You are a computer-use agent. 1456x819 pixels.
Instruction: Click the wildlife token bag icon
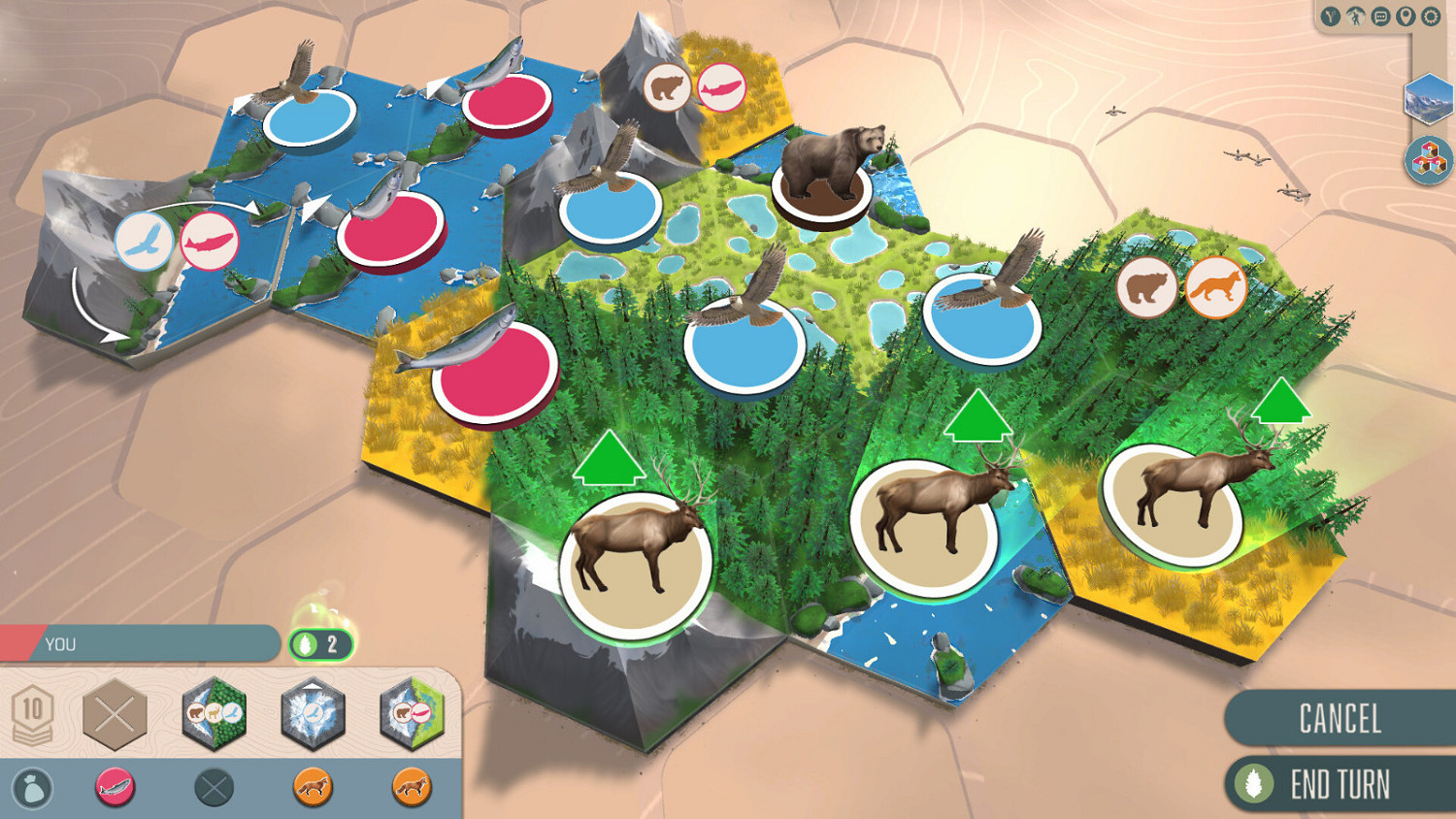(32, 787)
